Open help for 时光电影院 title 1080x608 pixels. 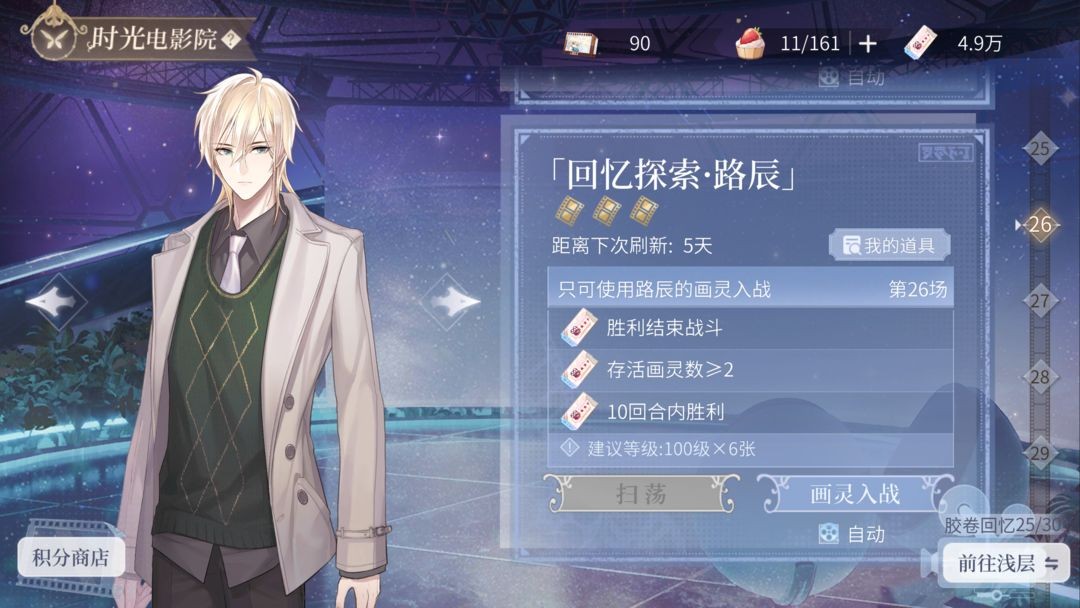click(x=231, y=40)
